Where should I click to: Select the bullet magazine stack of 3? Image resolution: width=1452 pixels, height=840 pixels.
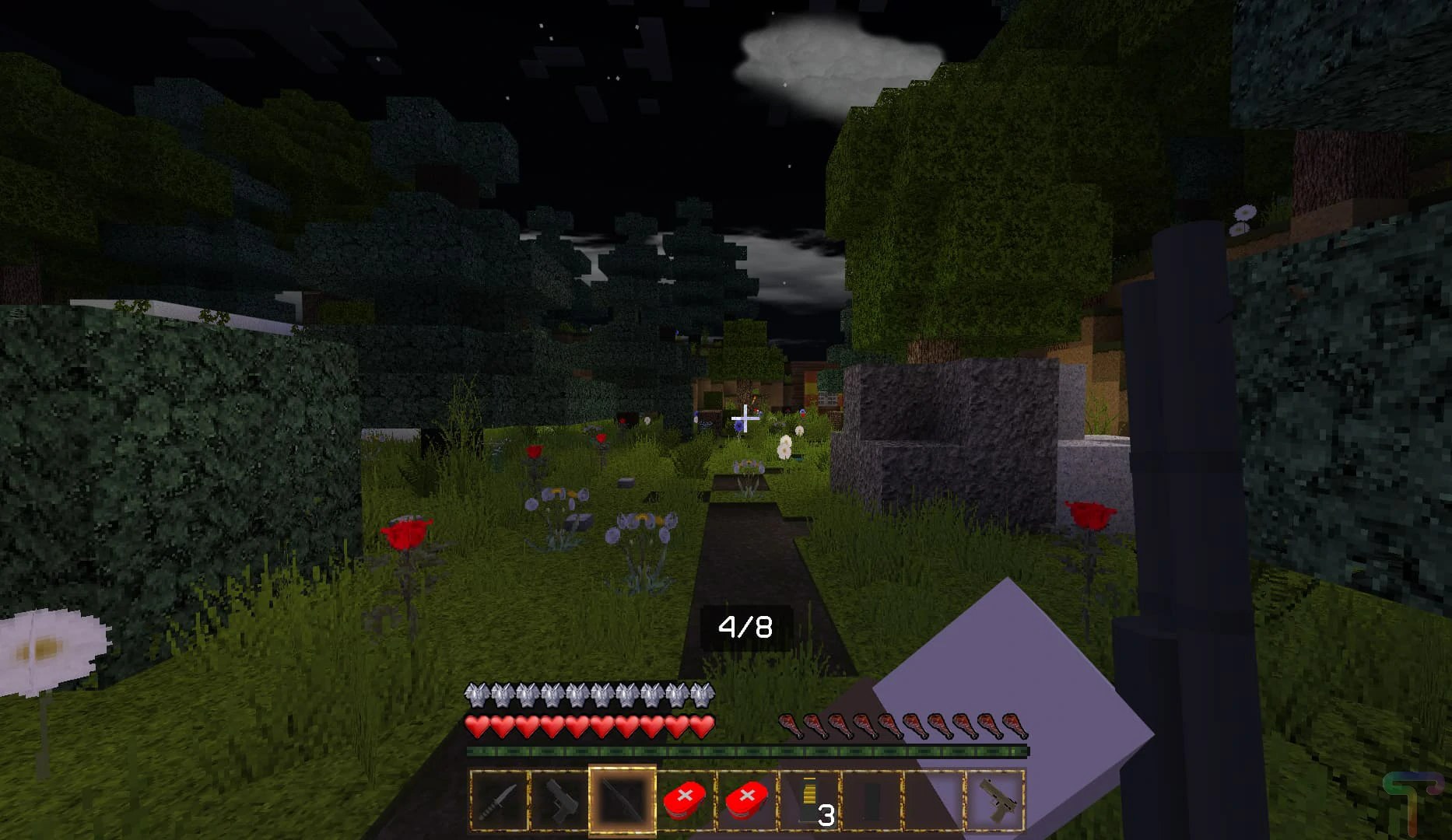point(809,800)
